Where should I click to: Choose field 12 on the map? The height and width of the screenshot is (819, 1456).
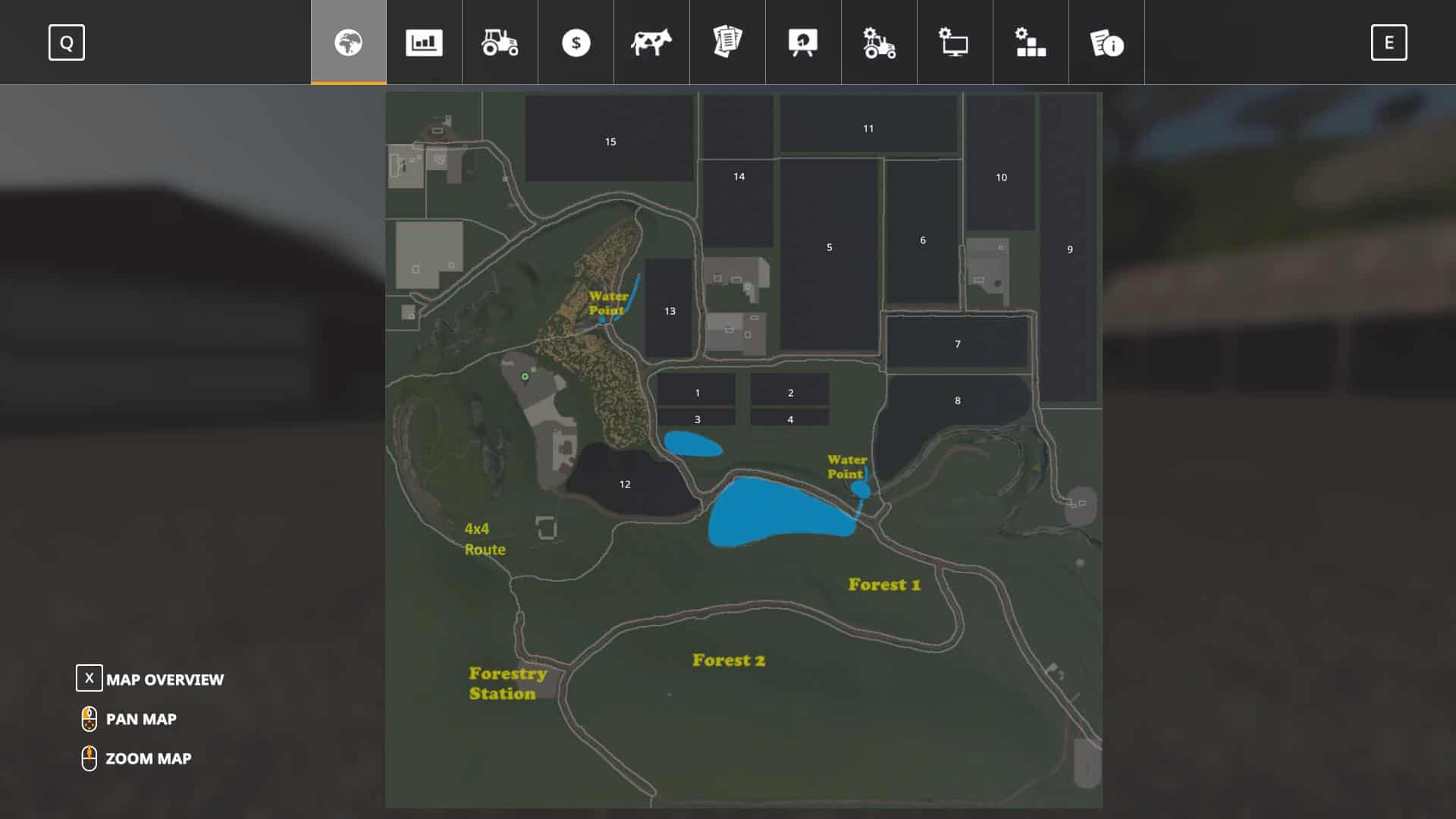click(x=625, y=484)
